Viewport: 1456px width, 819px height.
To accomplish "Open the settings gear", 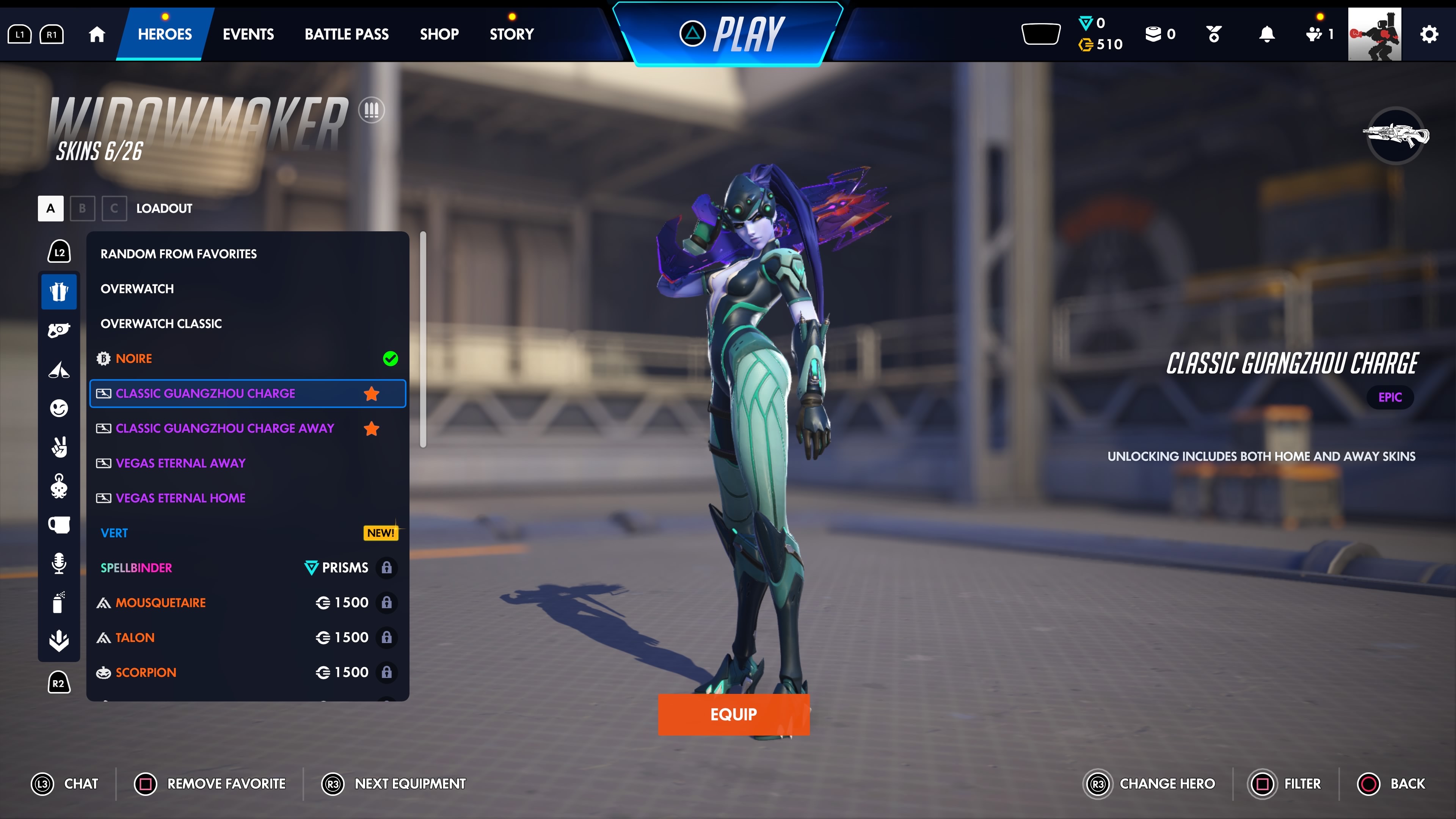I will pyautogui.click(x=1429, y=34).
